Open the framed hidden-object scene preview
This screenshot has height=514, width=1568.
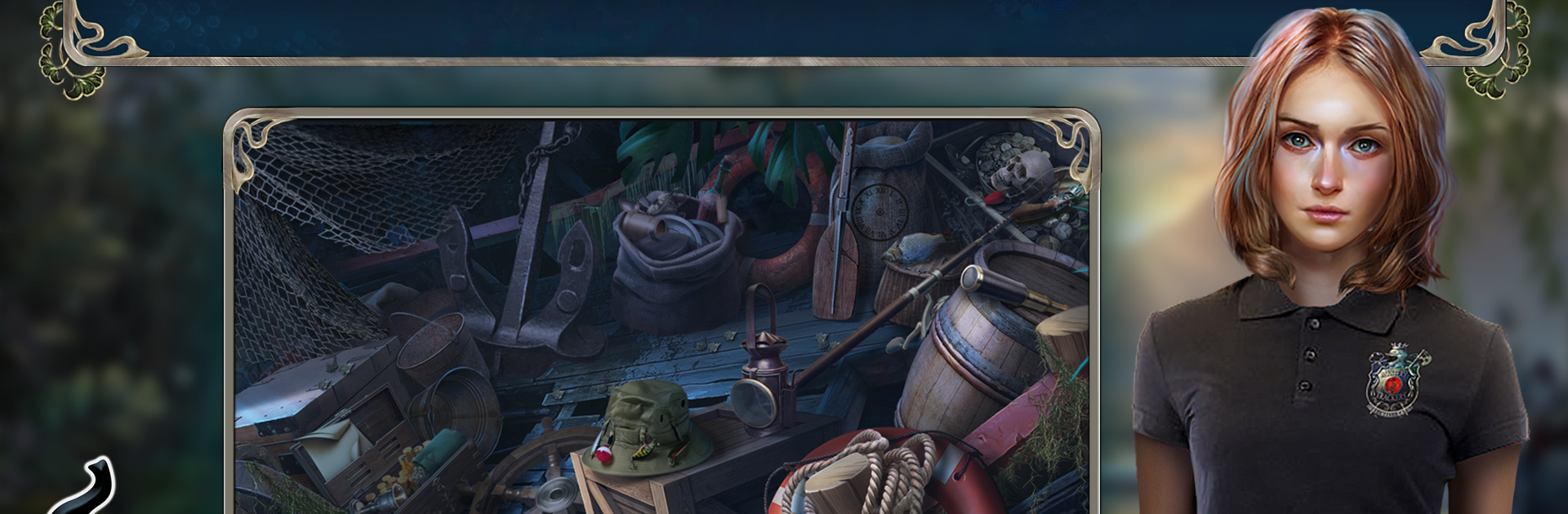[661, 318]
